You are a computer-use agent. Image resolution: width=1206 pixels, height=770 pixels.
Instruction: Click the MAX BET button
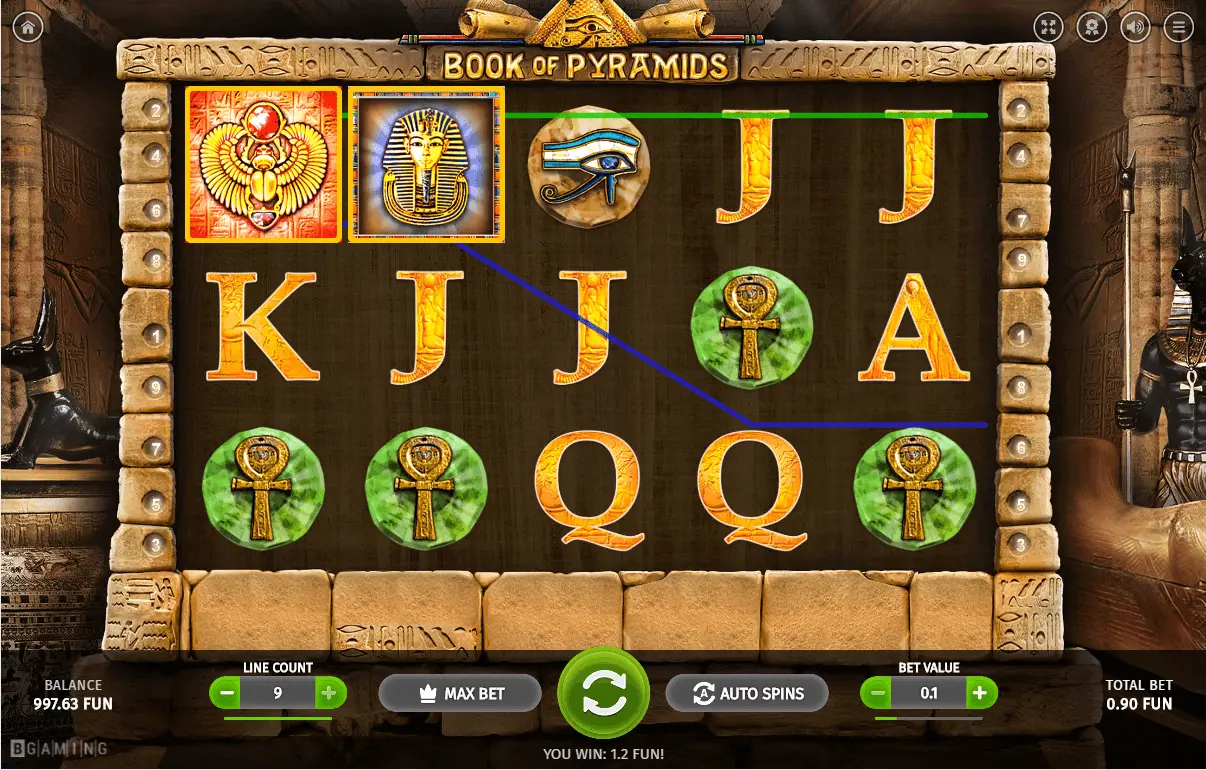coord(460,693)
